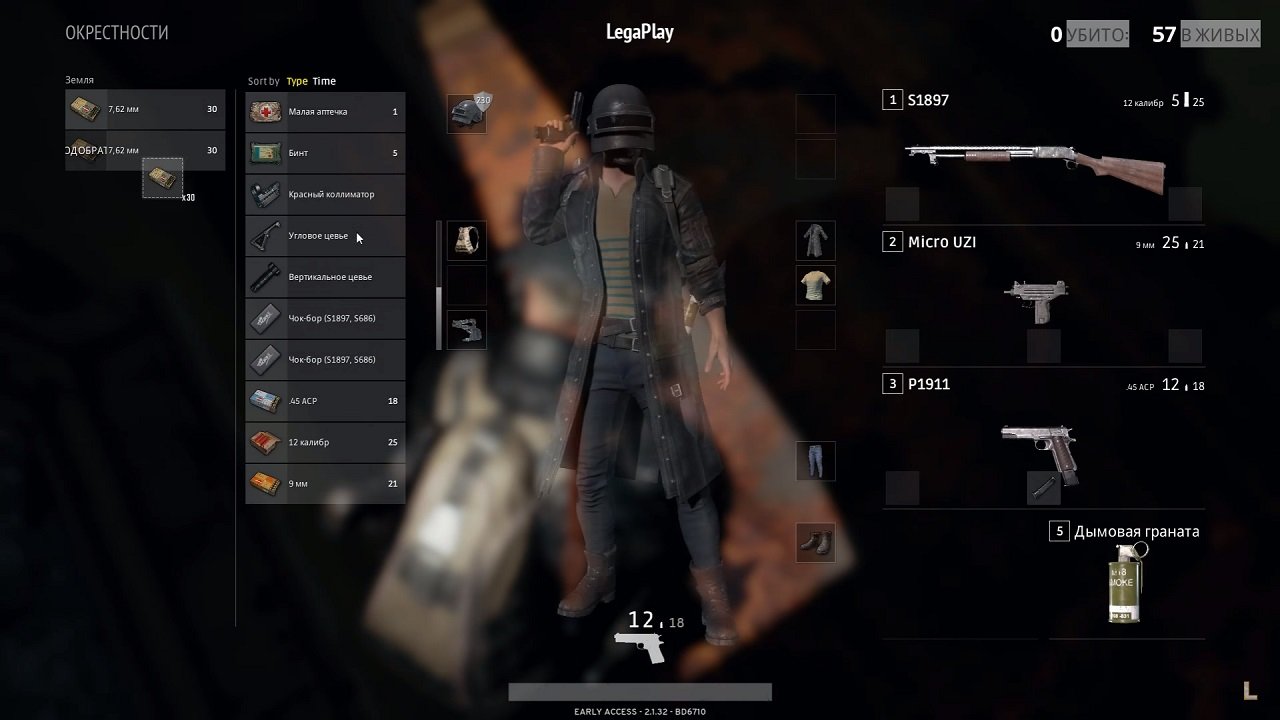The image size is (1280, 720).
Task: Select the Дымовая гранада (smoke grenade) in slot 5
Action: 1124,583
